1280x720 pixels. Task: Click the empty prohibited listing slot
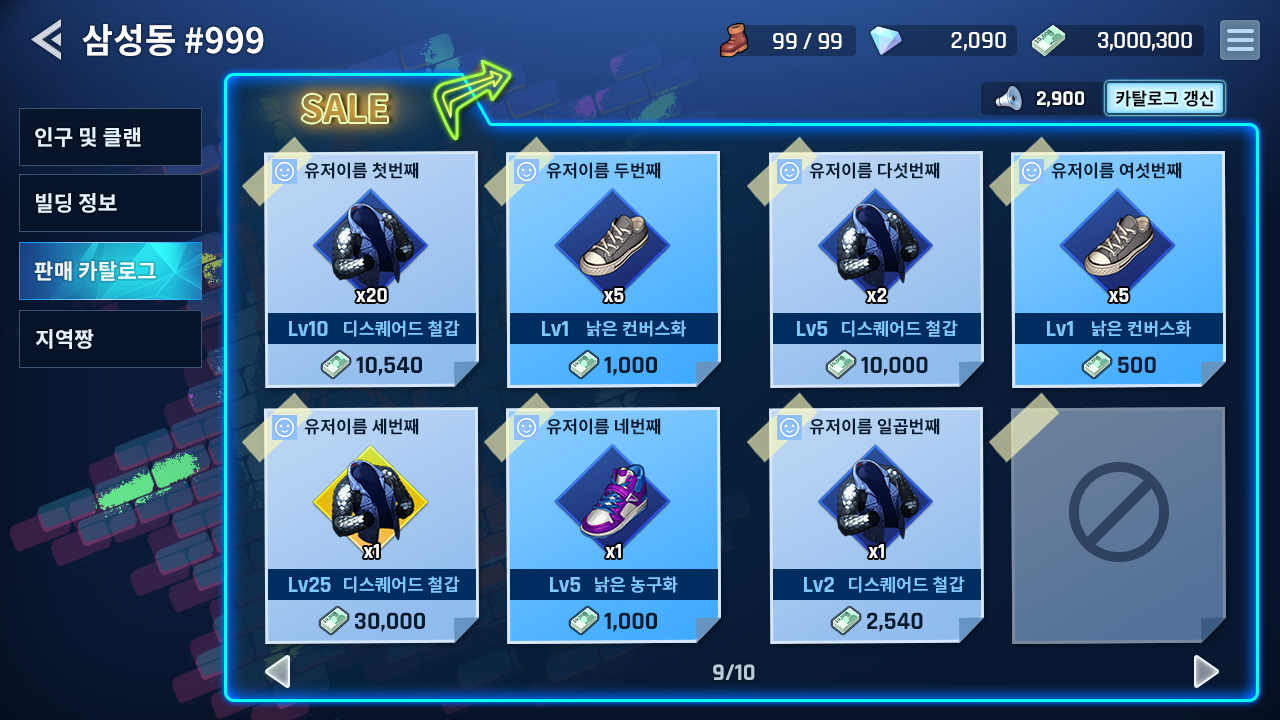1118,525
